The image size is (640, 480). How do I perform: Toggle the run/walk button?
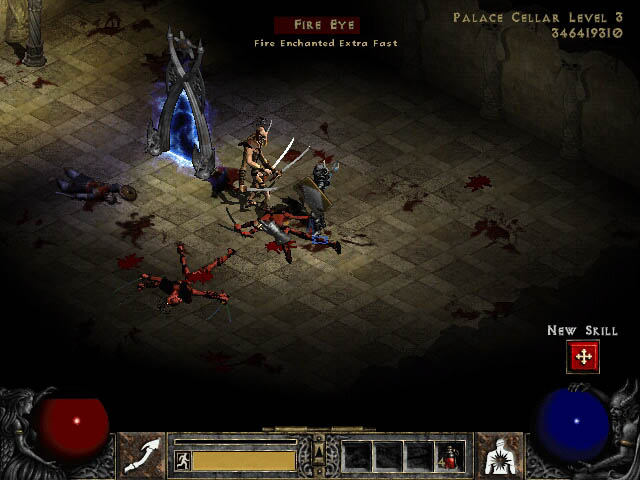pyautogui.click(x=183, y=460)
